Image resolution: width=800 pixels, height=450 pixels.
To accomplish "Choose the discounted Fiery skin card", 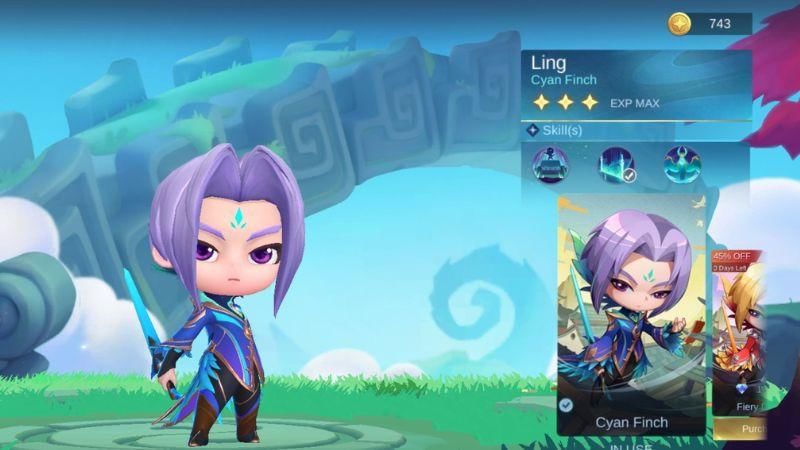I will tap(739, 335).
